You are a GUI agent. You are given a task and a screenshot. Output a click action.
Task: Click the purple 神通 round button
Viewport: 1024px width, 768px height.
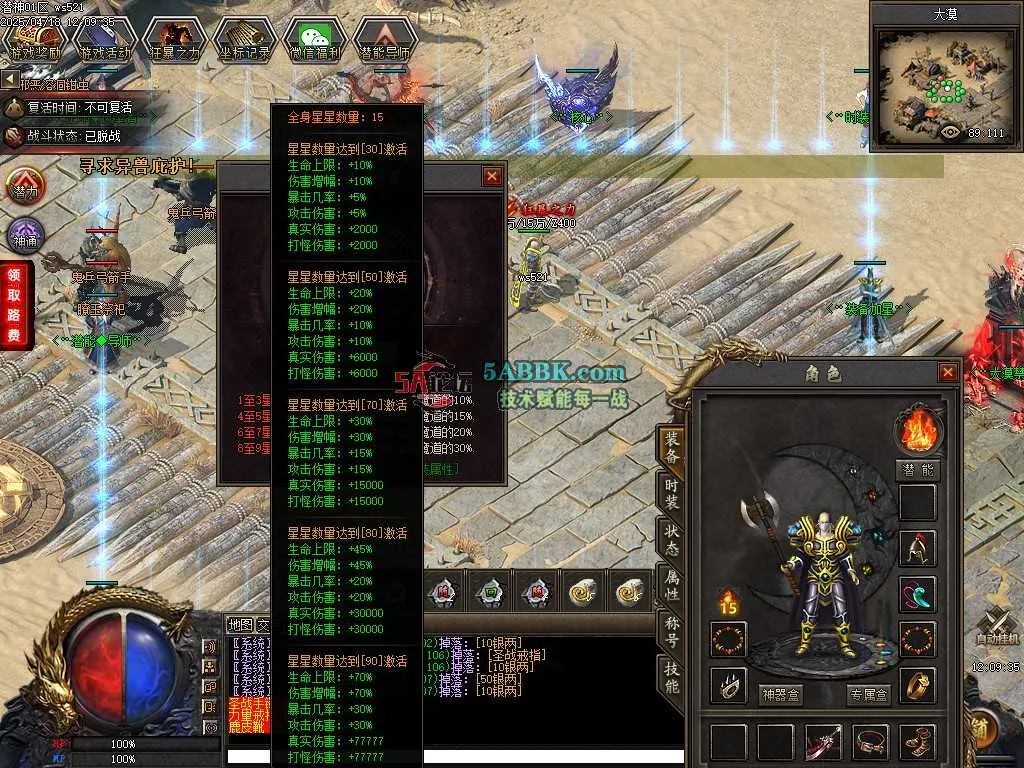pyautogui.click(x=25, y=236)
